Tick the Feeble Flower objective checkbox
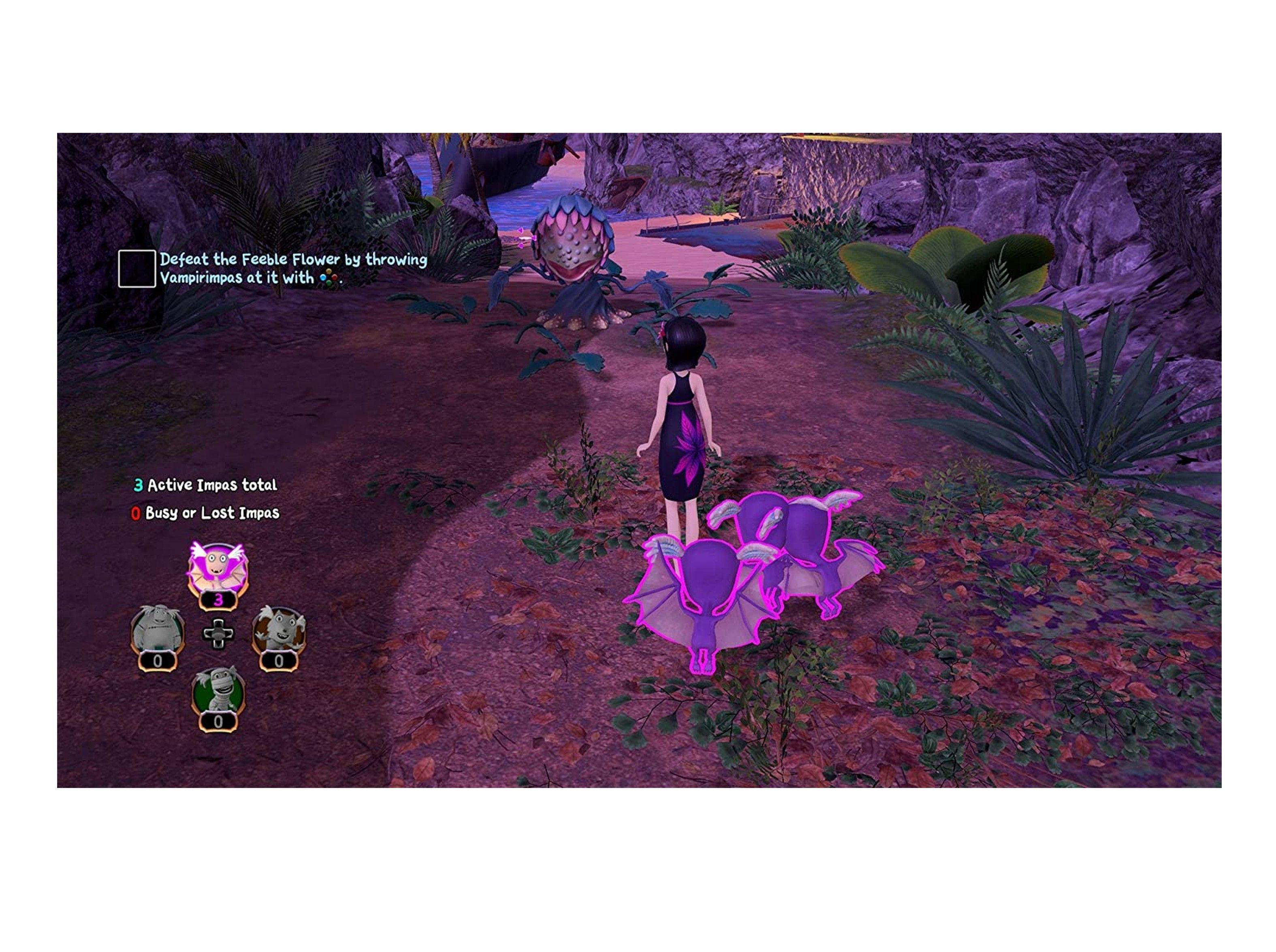The image size is (1276, 952). 137,268
